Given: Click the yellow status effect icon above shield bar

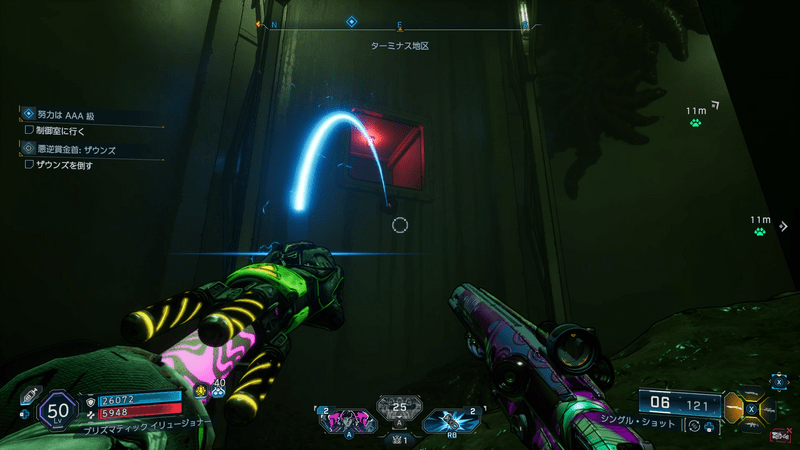Looking at the screenshot, I should click(201, 389).
